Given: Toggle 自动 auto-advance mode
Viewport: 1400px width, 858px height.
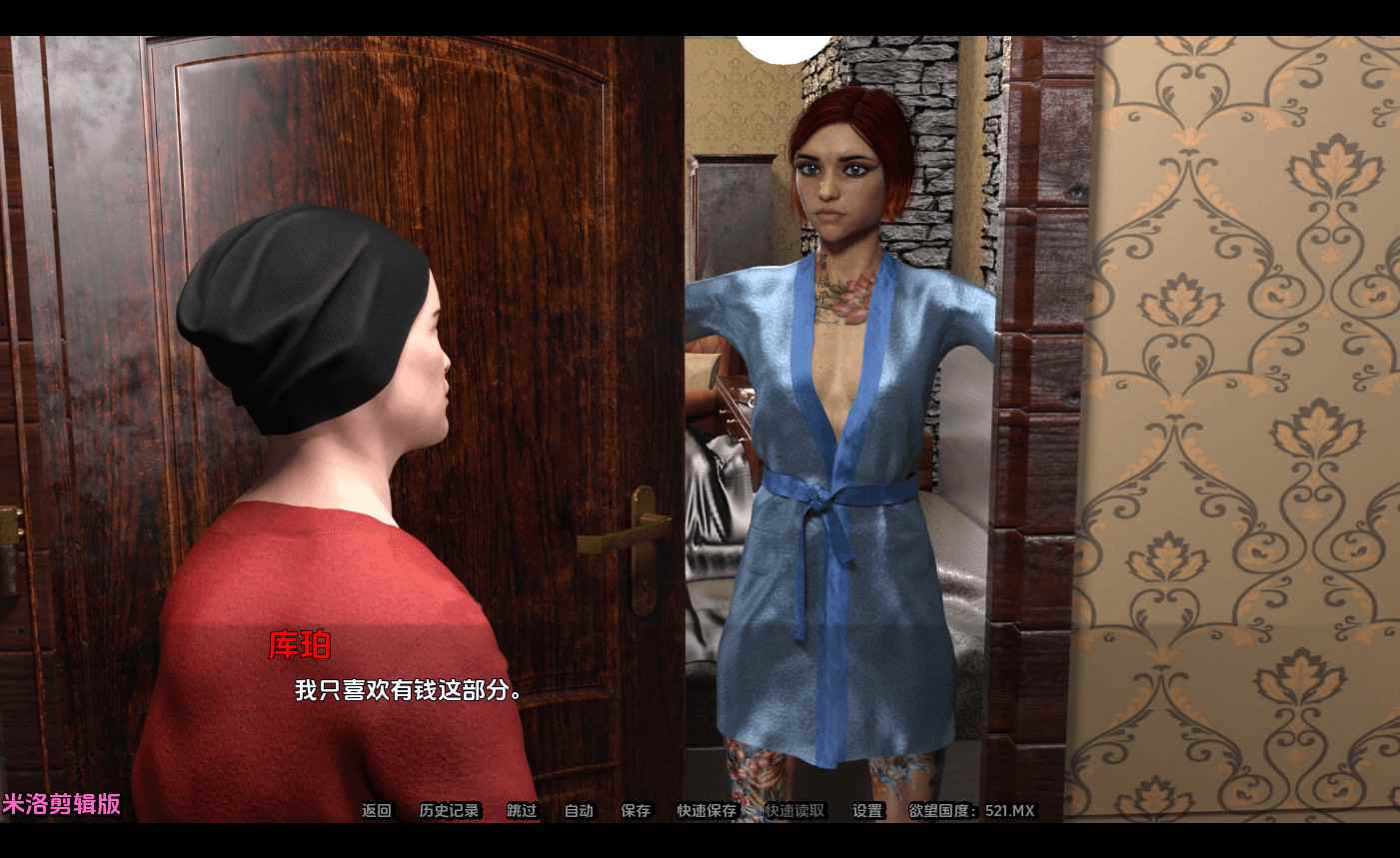Looking at the screenshot, I should pos(579,811).
